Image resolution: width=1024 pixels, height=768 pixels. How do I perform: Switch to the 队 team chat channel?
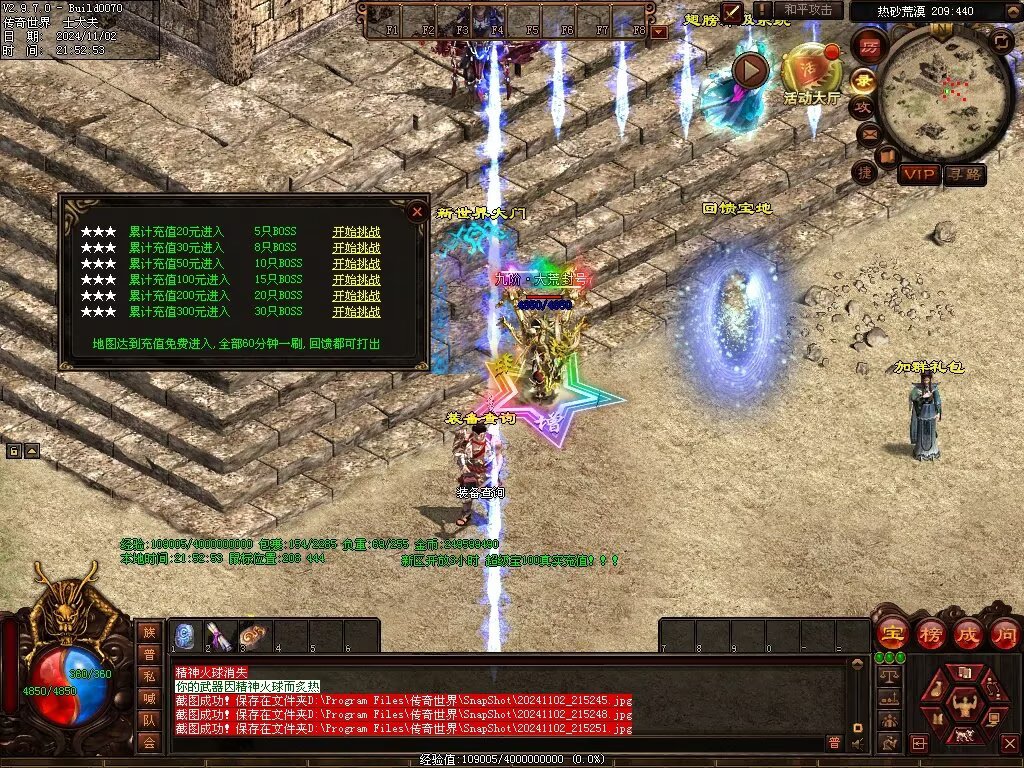pyautogui.click(x=149, y=719)
